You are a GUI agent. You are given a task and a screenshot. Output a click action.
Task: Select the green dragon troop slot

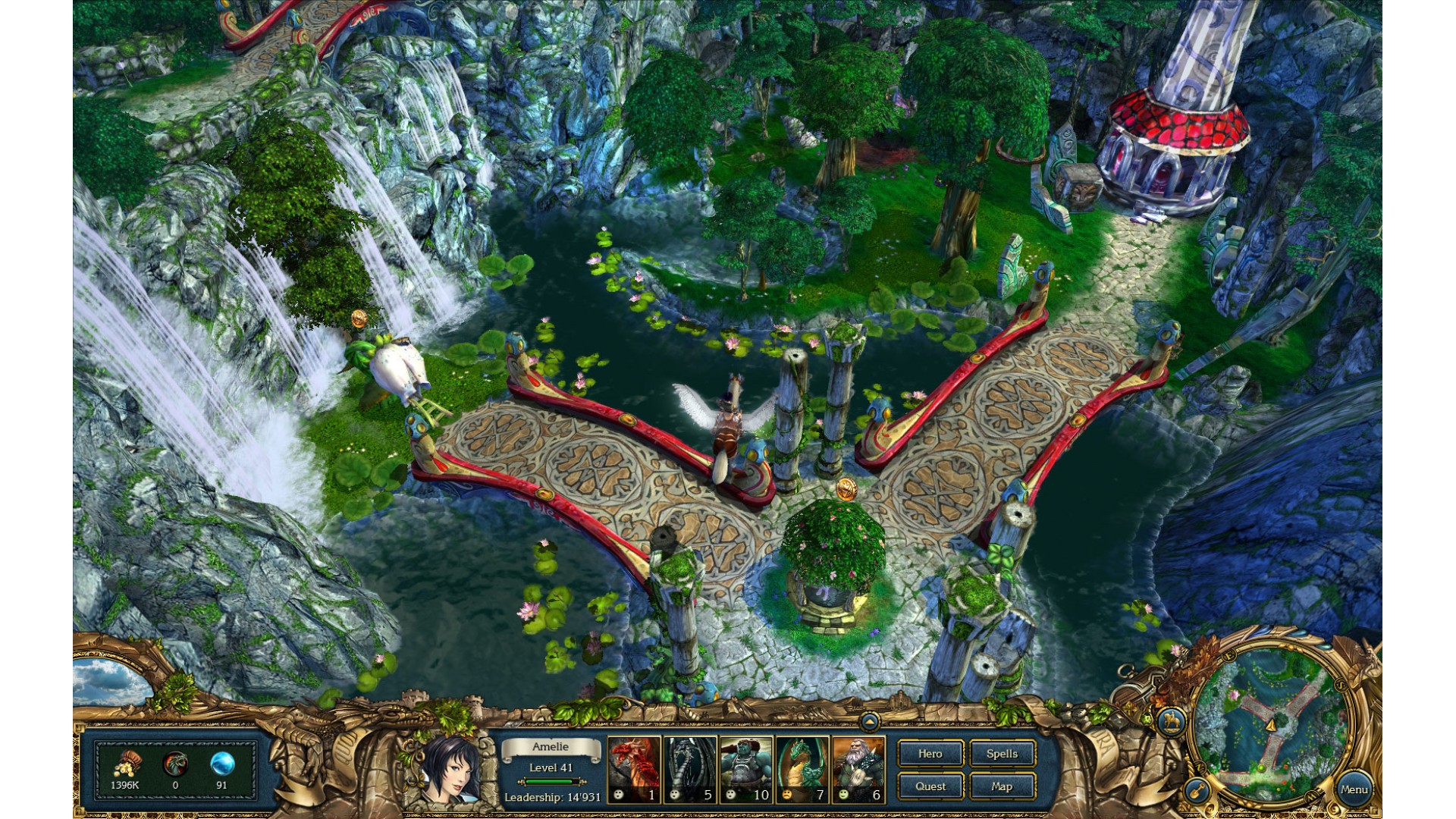click(x=802, y=769)
